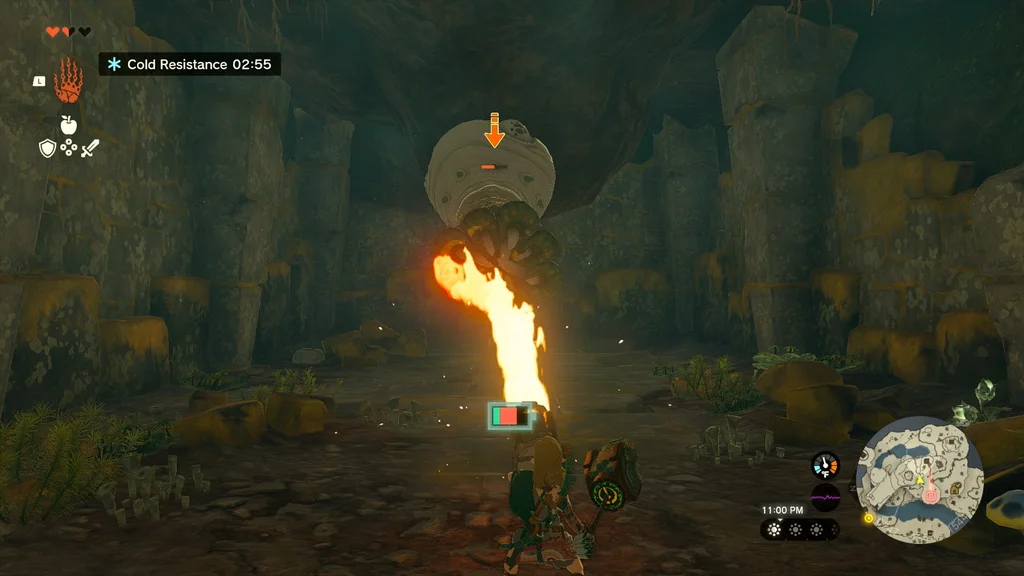This screenshot has width=1024, height=576.
Task: Click the temperature gauge icon
Action: pos(825,465)
